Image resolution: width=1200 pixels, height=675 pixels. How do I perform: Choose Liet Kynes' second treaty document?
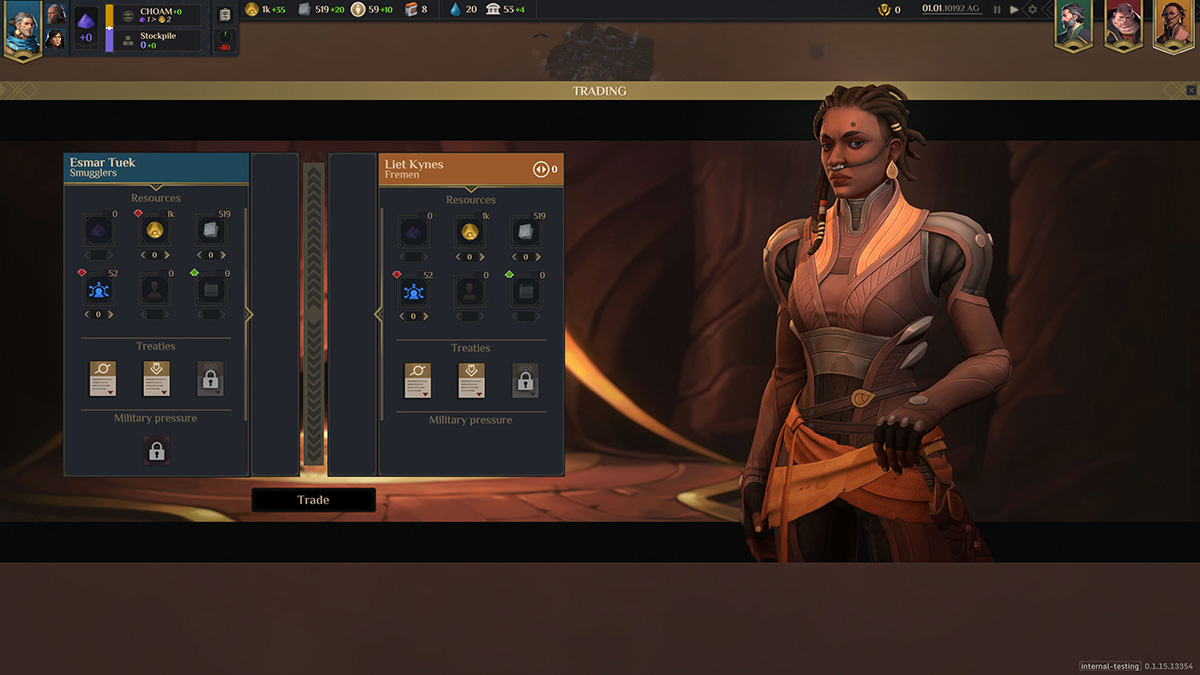pyautogui.click(x=471, y=381)
